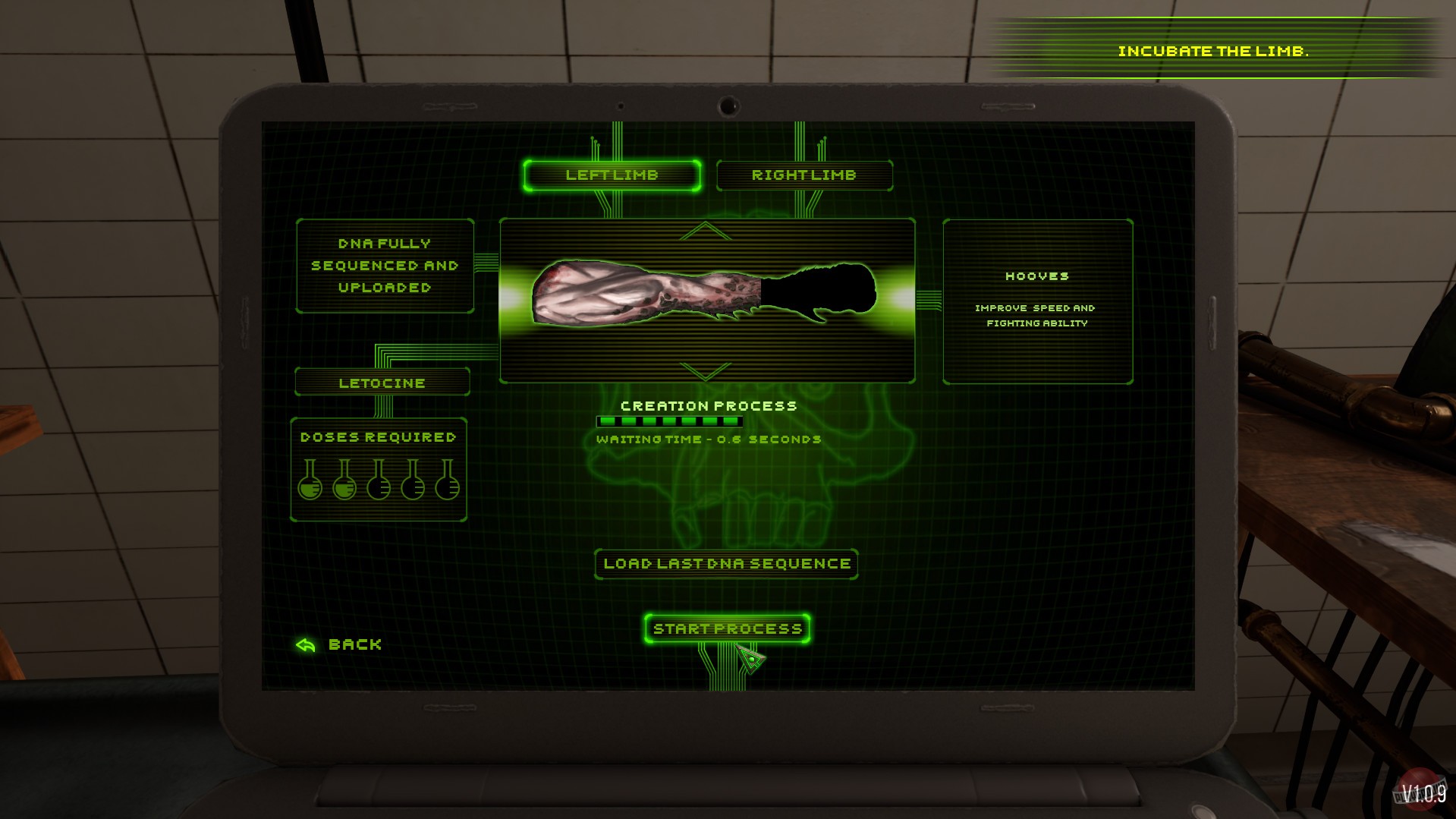Click the Back arrow icon
The width and height of the screenshot is (1456, 819).
[x=304, y=644]
